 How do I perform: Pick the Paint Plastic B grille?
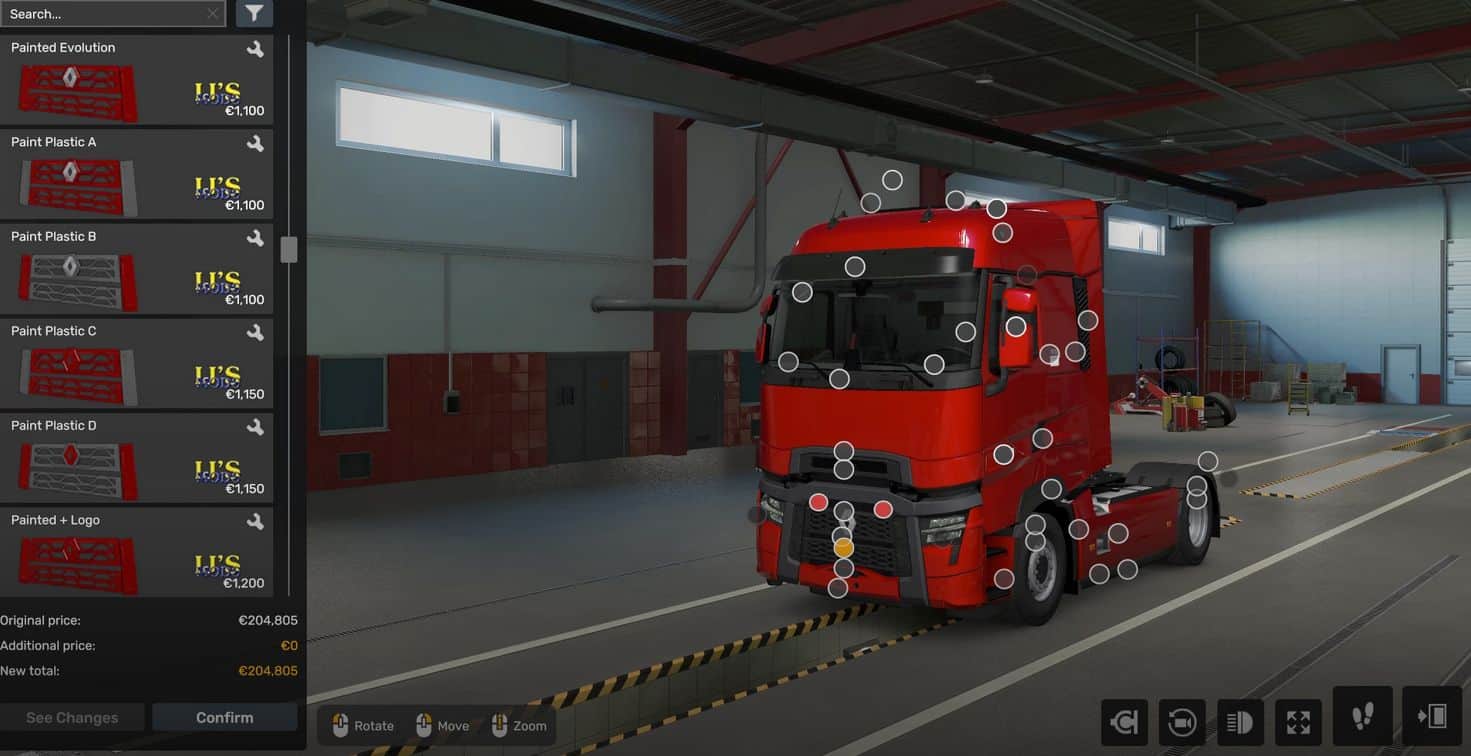(x=136, y=270)
